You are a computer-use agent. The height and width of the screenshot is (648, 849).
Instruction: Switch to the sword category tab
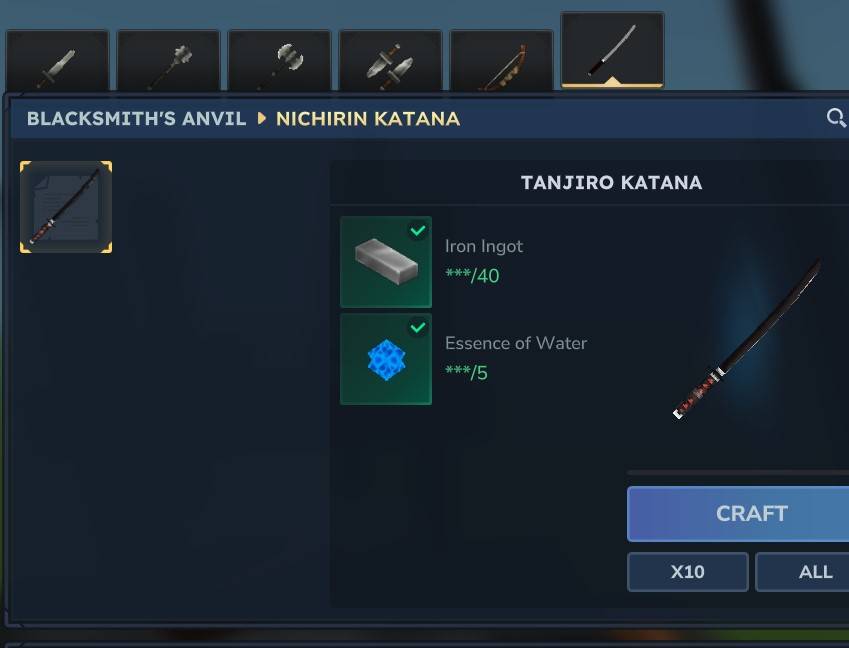point(57,62)
